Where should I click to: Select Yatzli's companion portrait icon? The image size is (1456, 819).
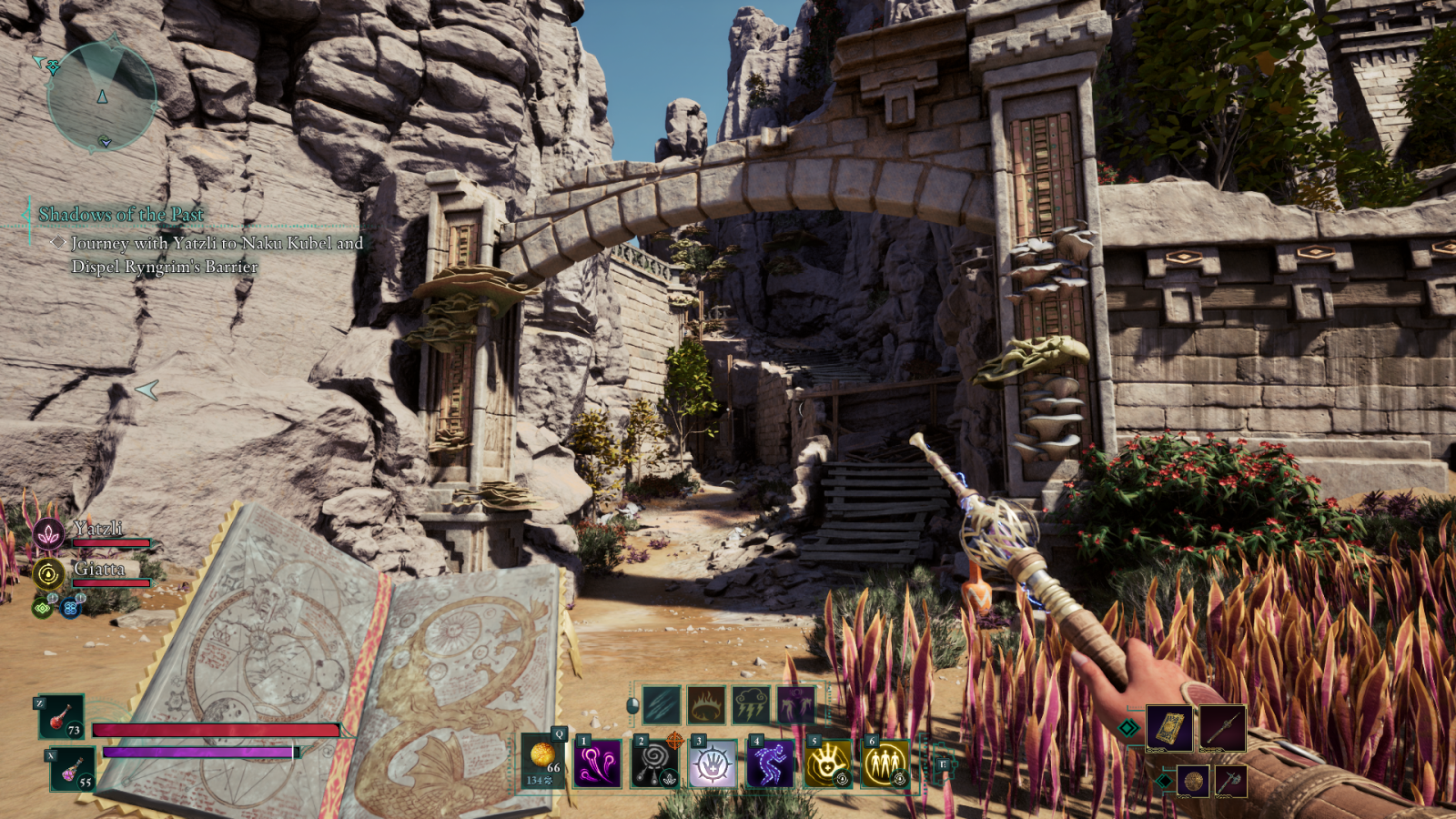(x=49, y=534)
